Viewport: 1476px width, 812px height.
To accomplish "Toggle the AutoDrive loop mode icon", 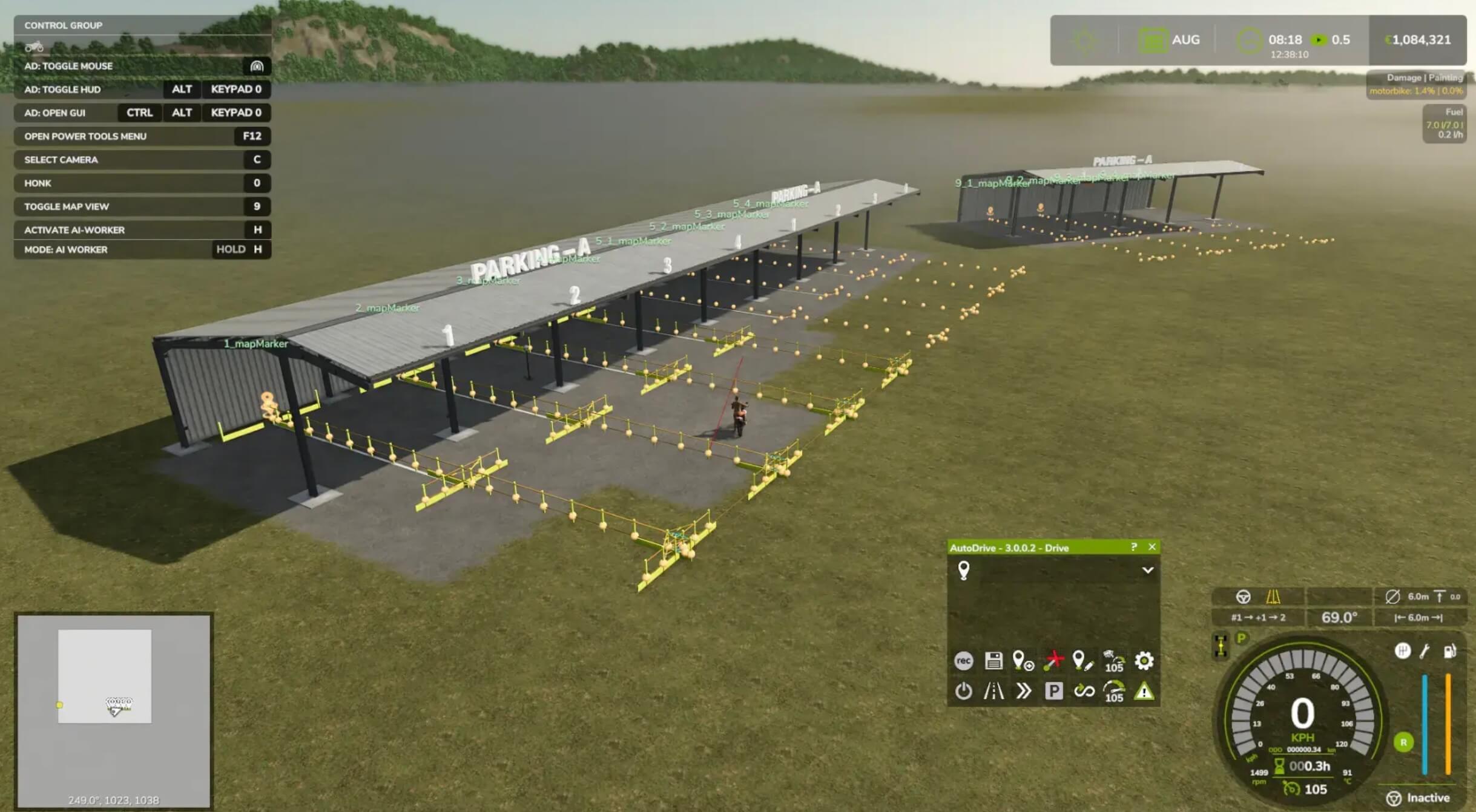I will 1084,691.
